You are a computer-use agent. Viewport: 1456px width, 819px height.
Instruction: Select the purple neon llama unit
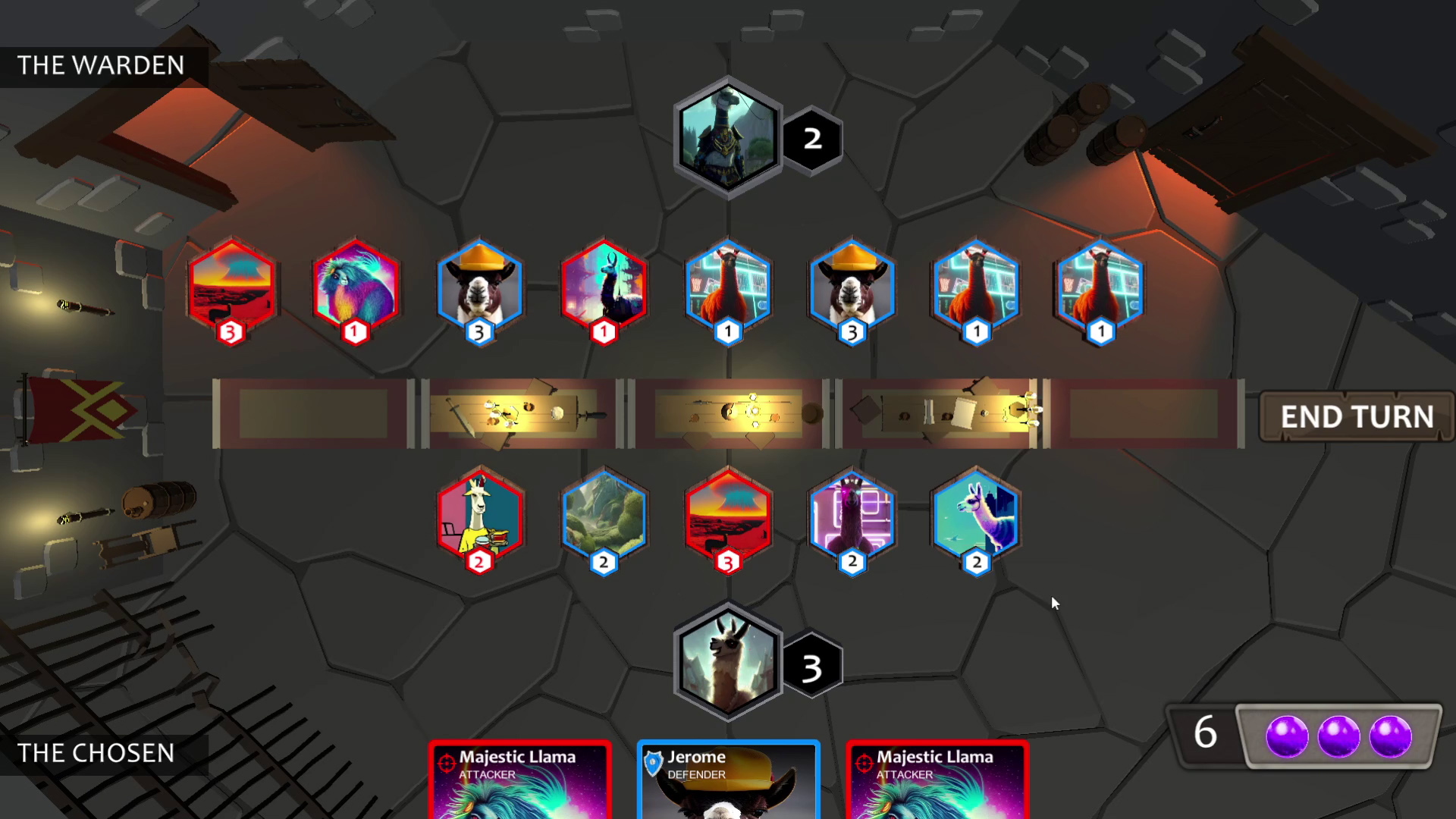pyautogui.click(x=852, y=517)
